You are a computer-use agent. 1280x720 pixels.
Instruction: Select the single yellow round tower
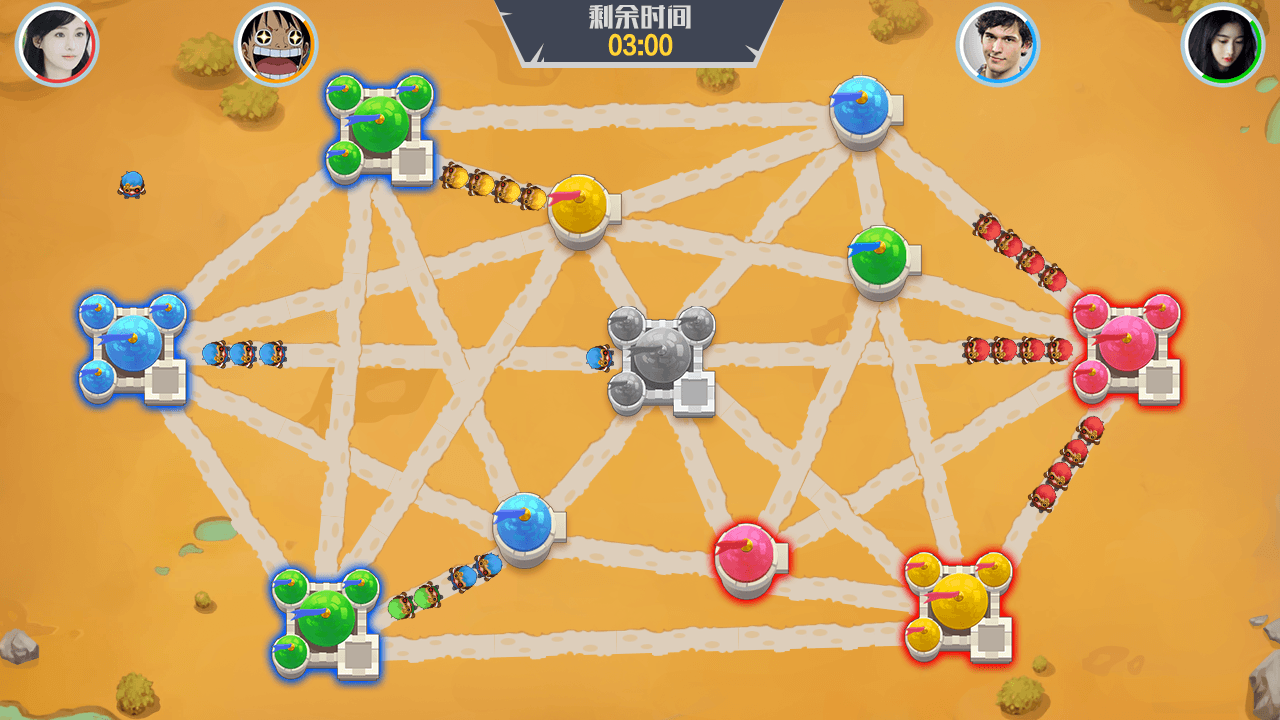[x=580, y=210]
